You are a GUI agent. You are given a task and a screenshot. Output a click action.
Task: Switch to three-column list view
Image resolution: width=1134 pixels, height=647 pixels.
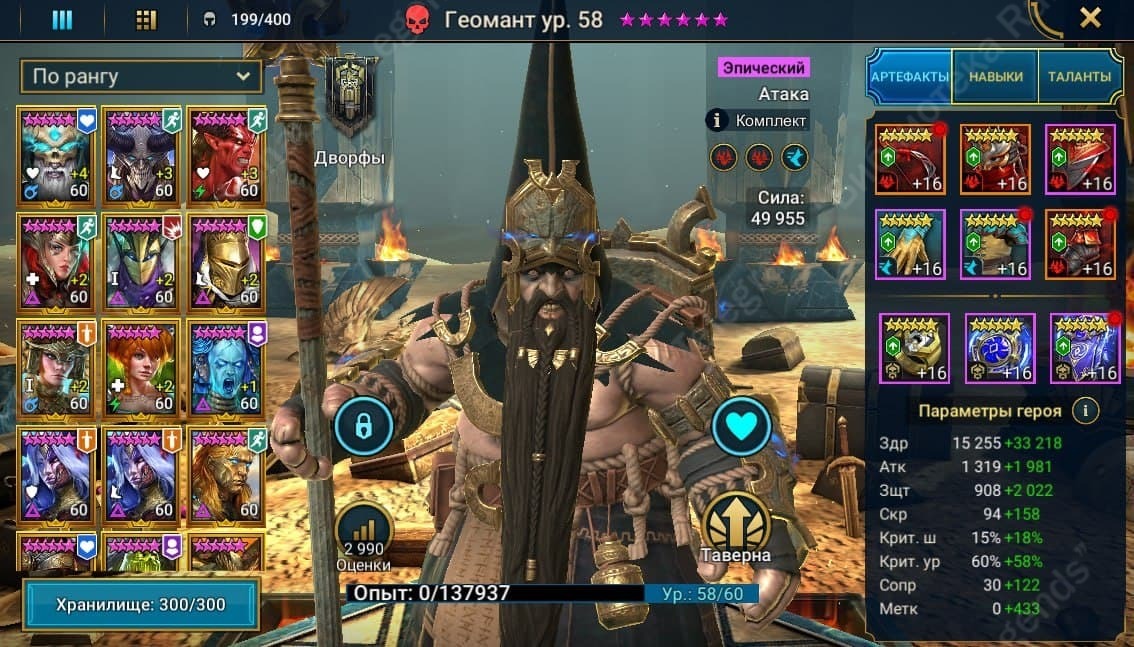[x=62, y=19]
